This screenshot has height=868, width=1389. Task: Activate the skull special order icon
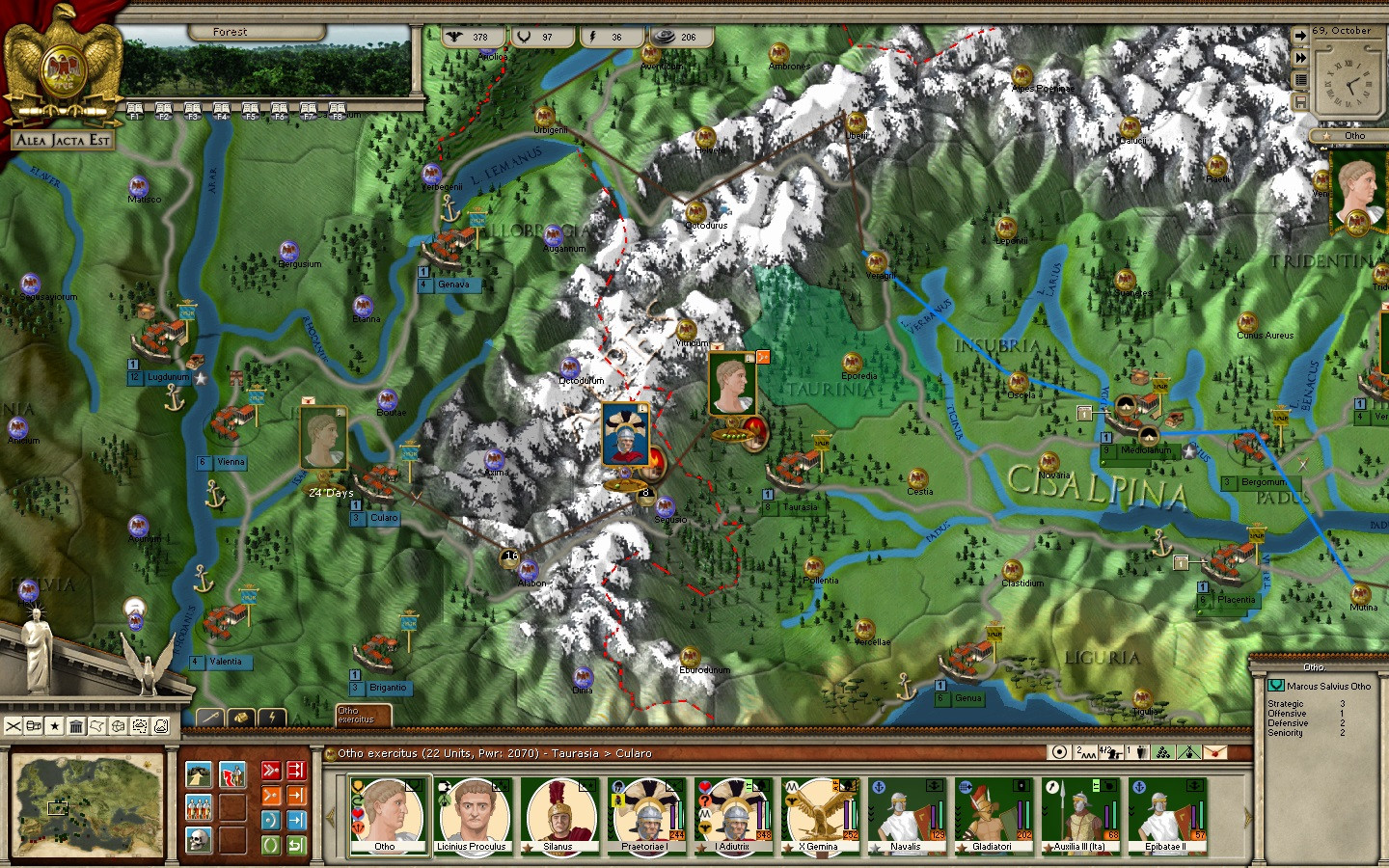click(x=198, y=839)
